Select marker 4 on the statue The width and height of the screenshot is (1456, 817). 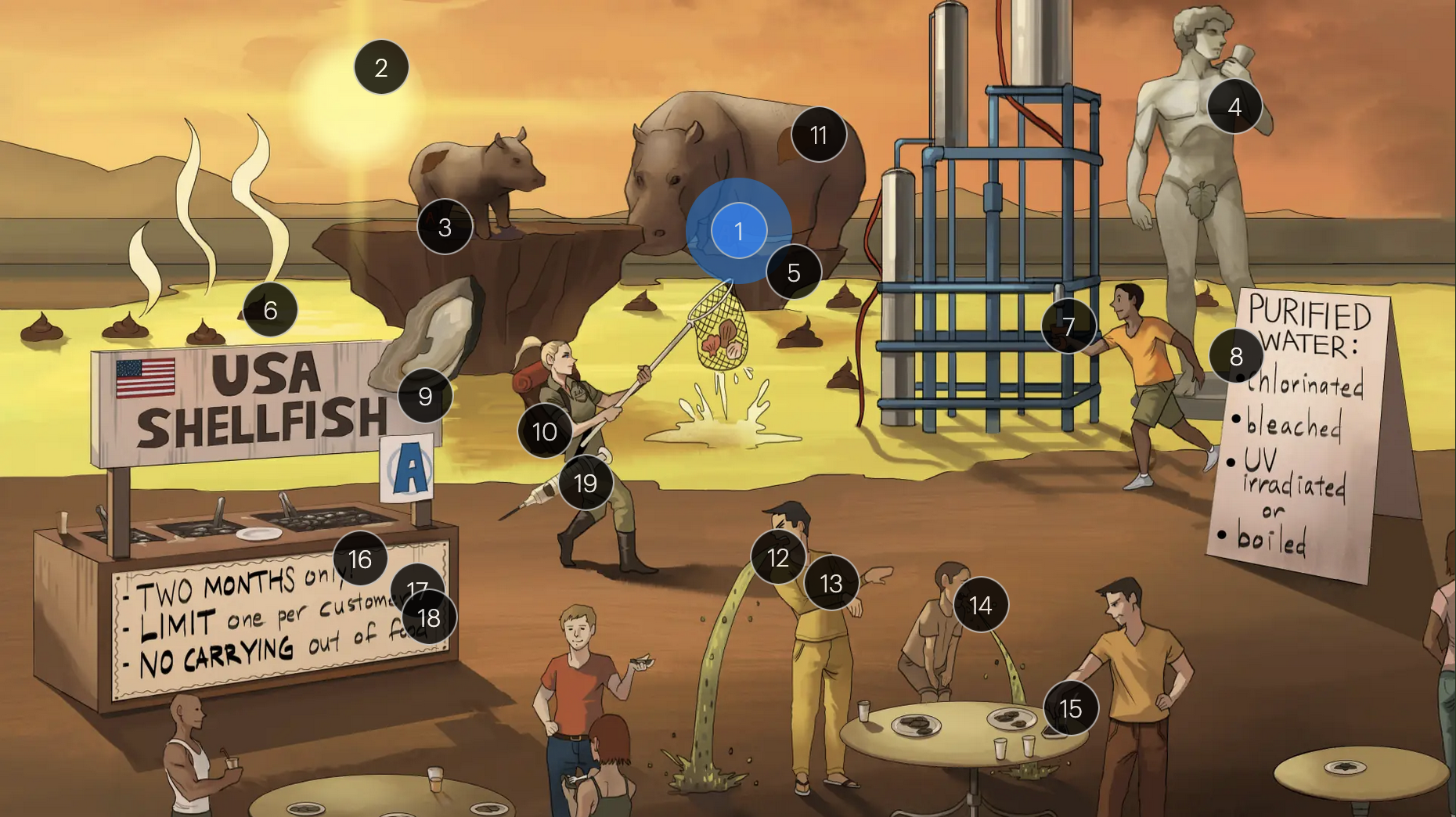tap(1234, 106)
